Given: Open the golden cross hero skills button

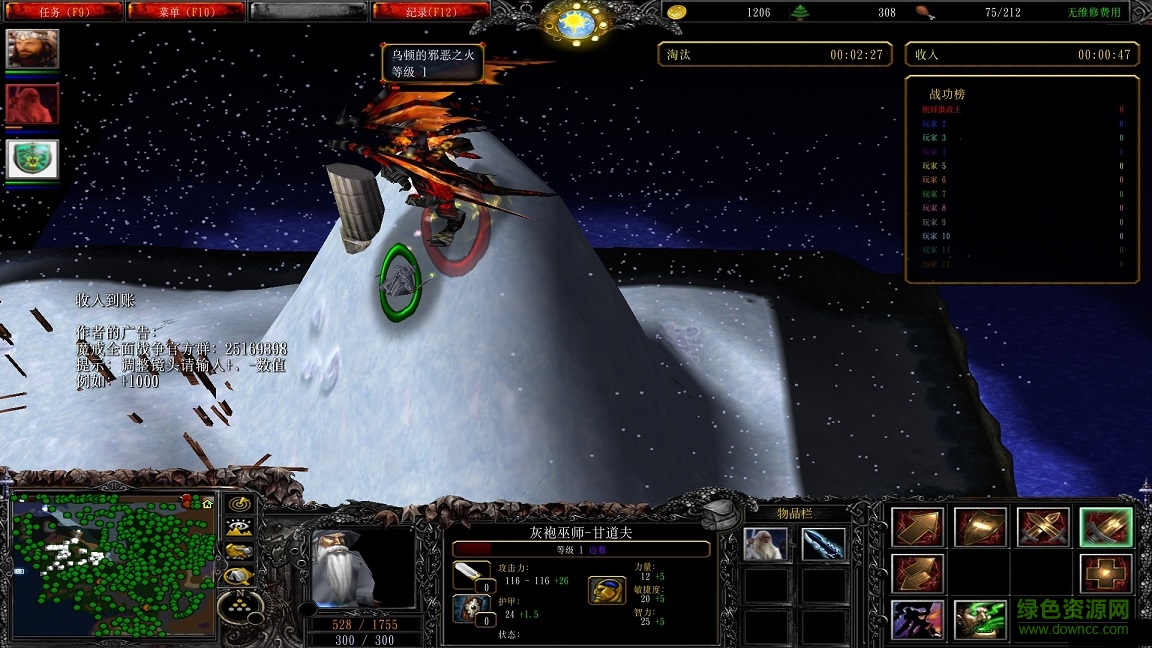Looking at the screenshot, I should click(x=1105, y=574).
